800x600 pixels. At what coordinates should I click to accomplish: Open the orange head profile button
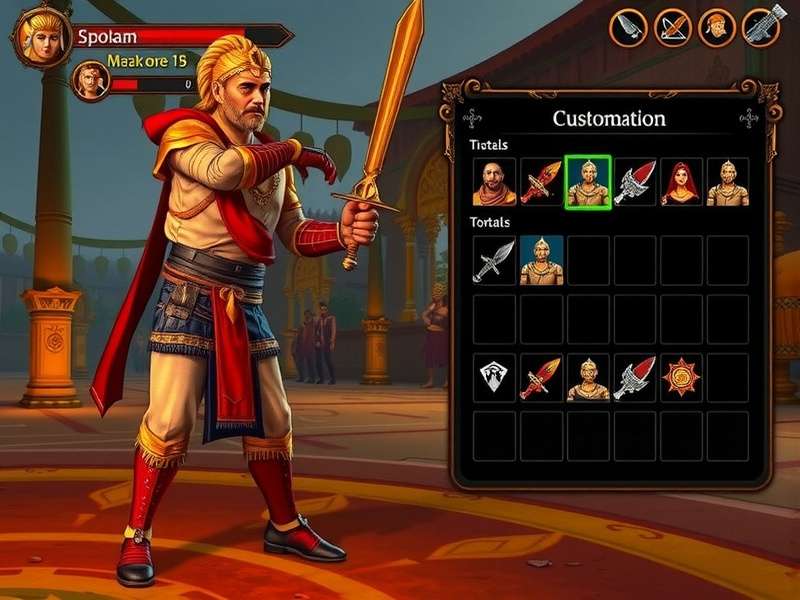717,27
